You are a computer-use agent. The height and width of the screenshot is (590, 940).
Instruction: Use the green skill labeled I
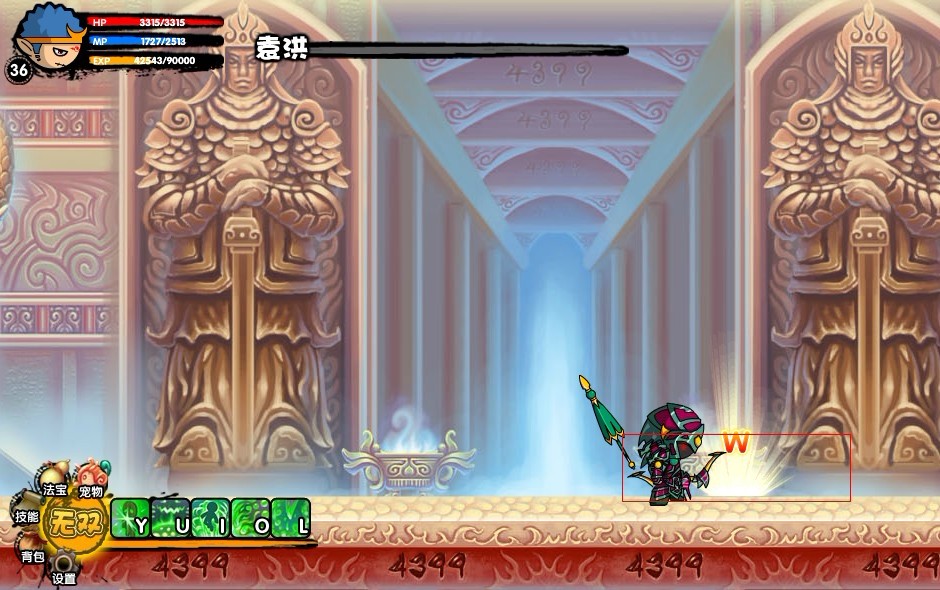pyautogui.click(x=211, y=518)
